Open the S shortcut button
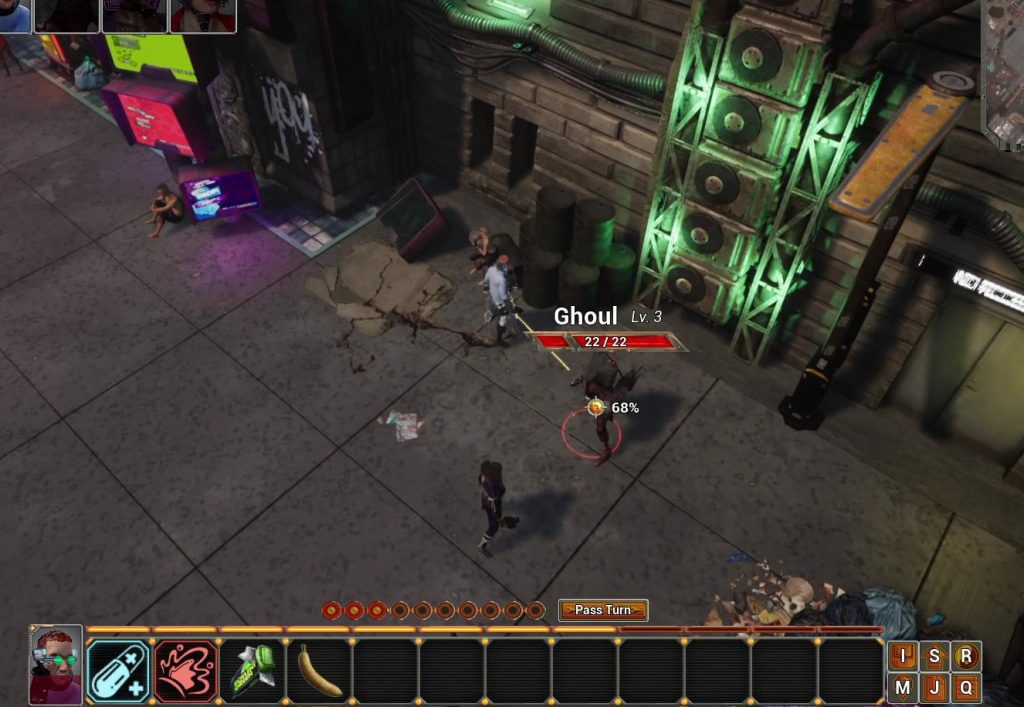 click(x=934, y=656)
